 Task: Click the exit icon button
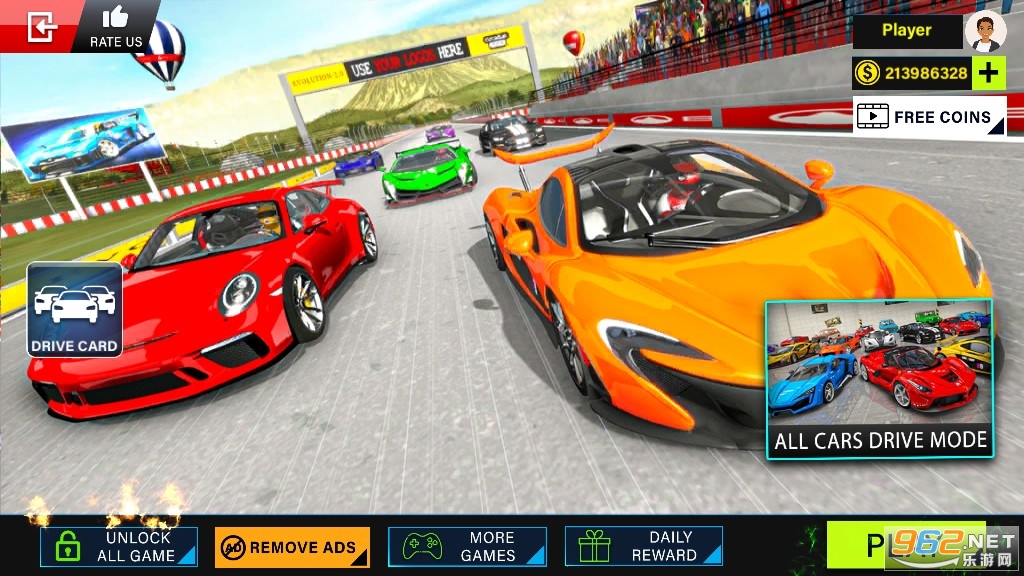click(x=41, y=26)
